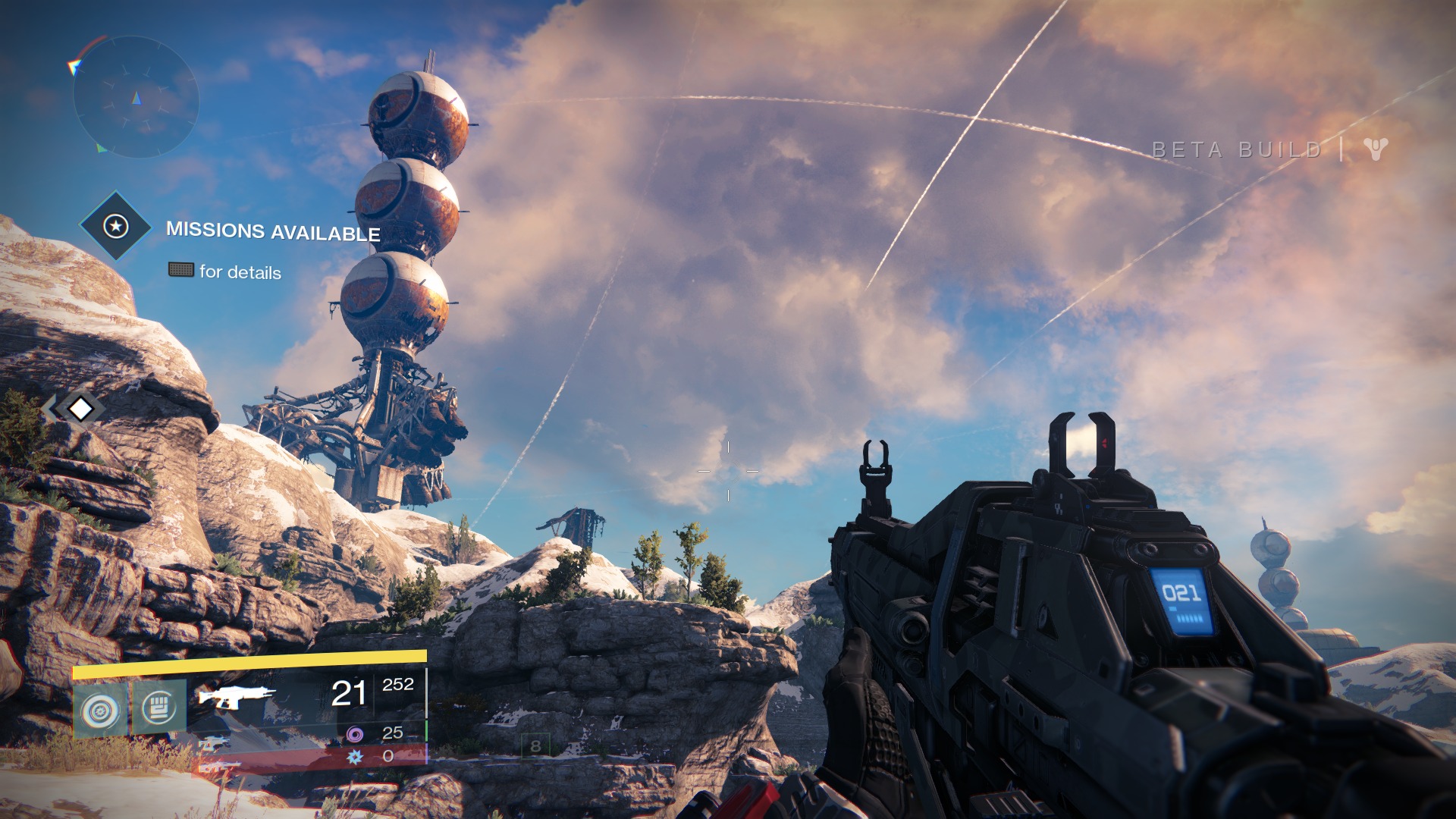The height and width of the screenshot is (819, 1456).
Task: Open the Missions Available star icon
Action: pyautogui.click(x=115, y=226)
